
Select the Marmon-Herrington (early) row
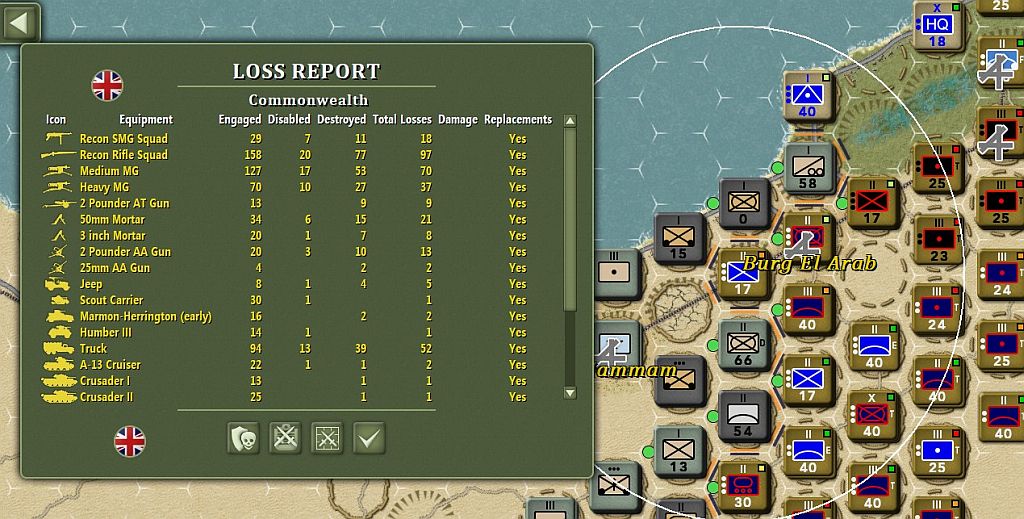[x=145, y=316]
